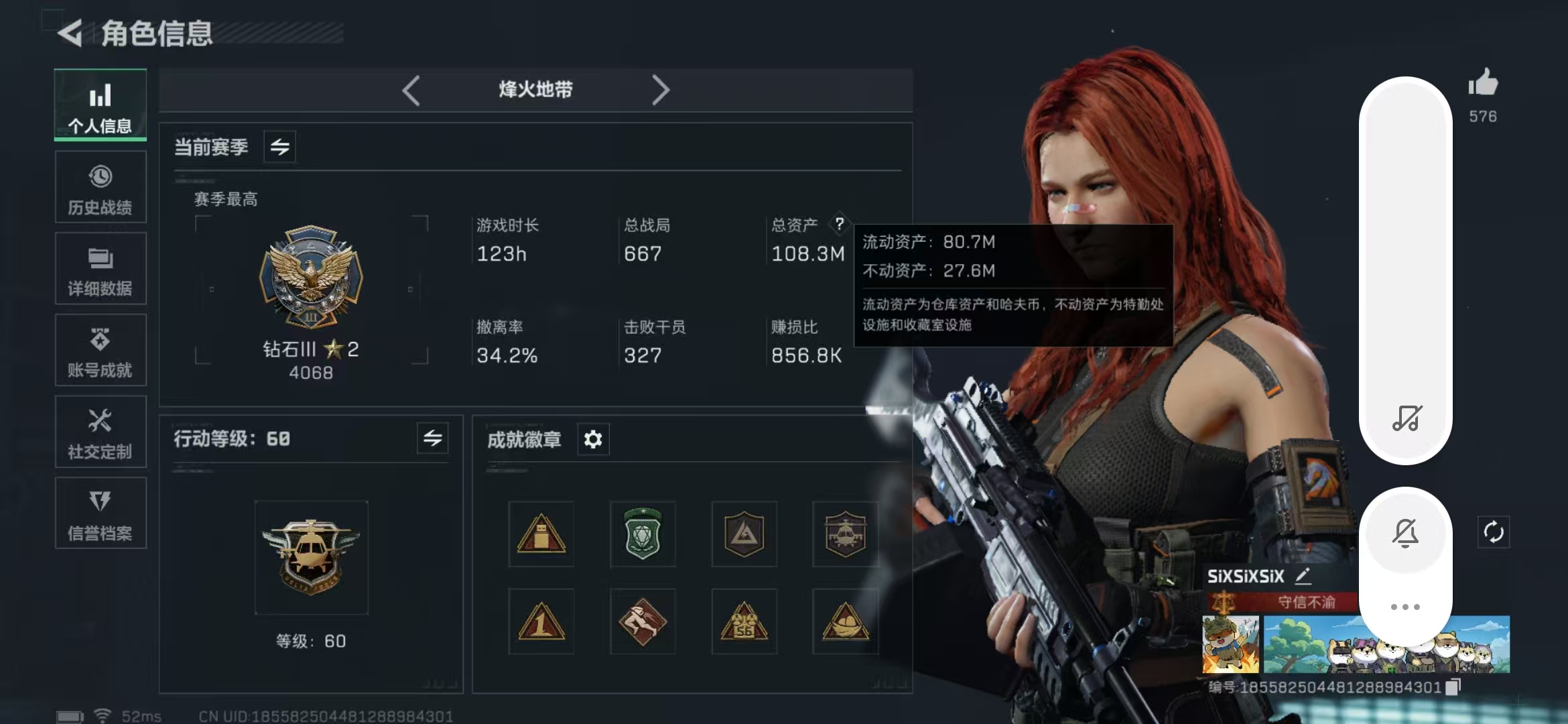Switch to the 个人信息 tab
1568x724 pixels.
(x=101, y=105)
